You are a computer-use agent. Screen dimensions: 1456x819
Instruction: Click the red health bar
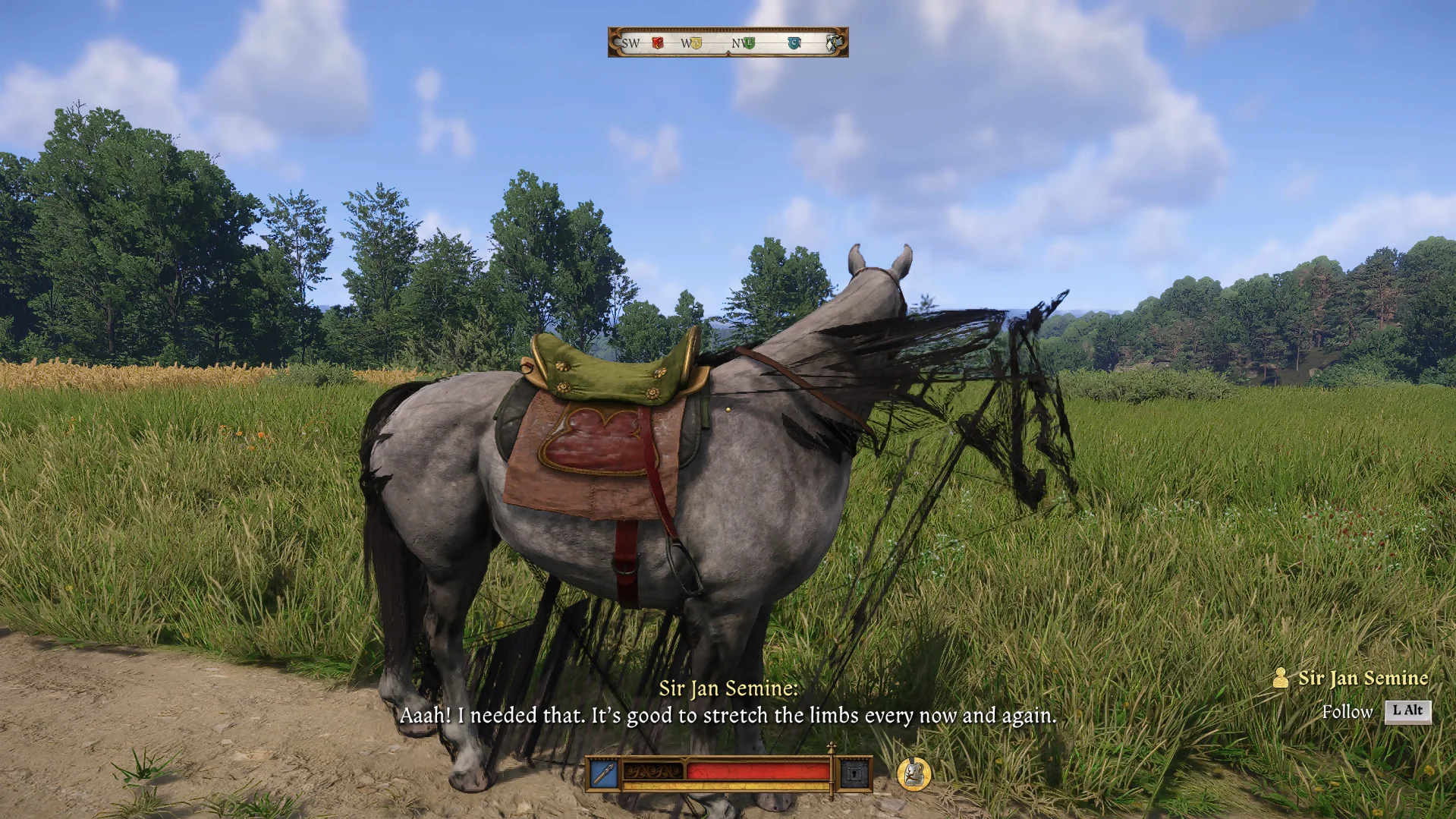759,770
